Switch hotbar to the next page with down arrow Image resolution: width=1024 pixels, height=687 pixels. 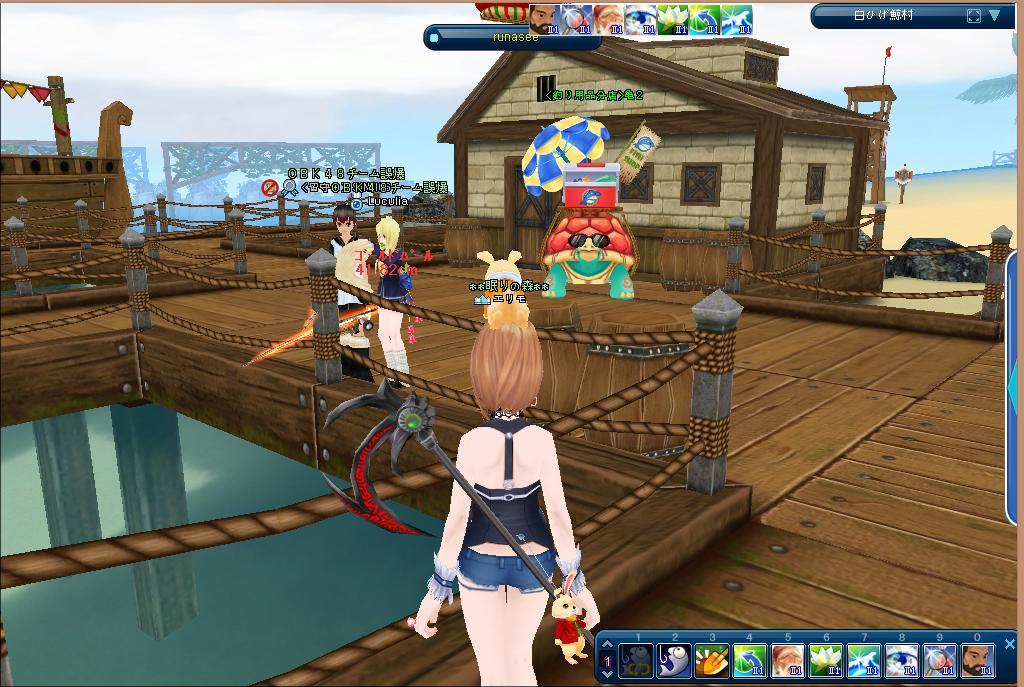(606, 675)
